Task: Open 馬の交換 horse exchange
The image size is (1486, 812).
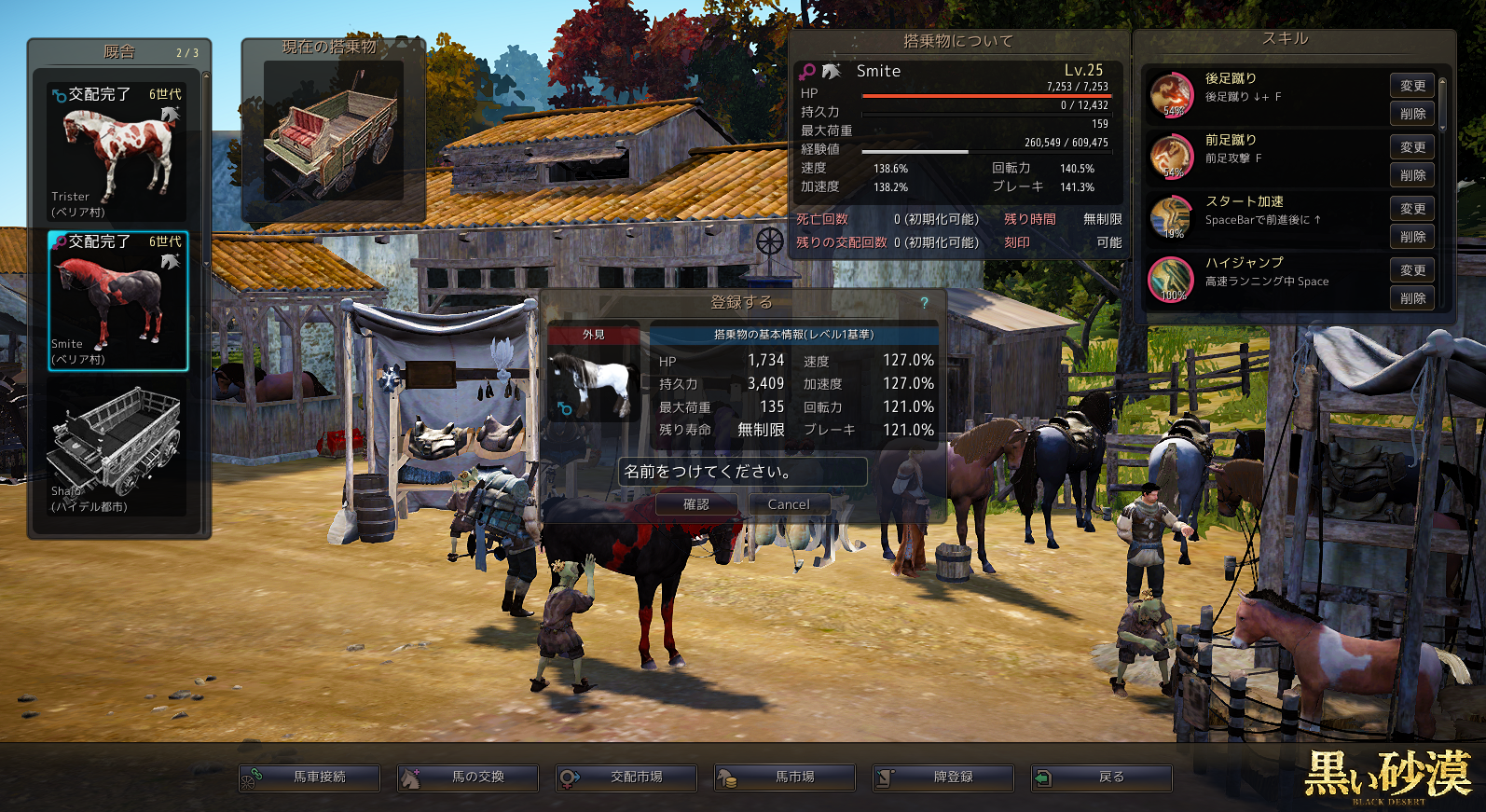Action: (468, 778)
